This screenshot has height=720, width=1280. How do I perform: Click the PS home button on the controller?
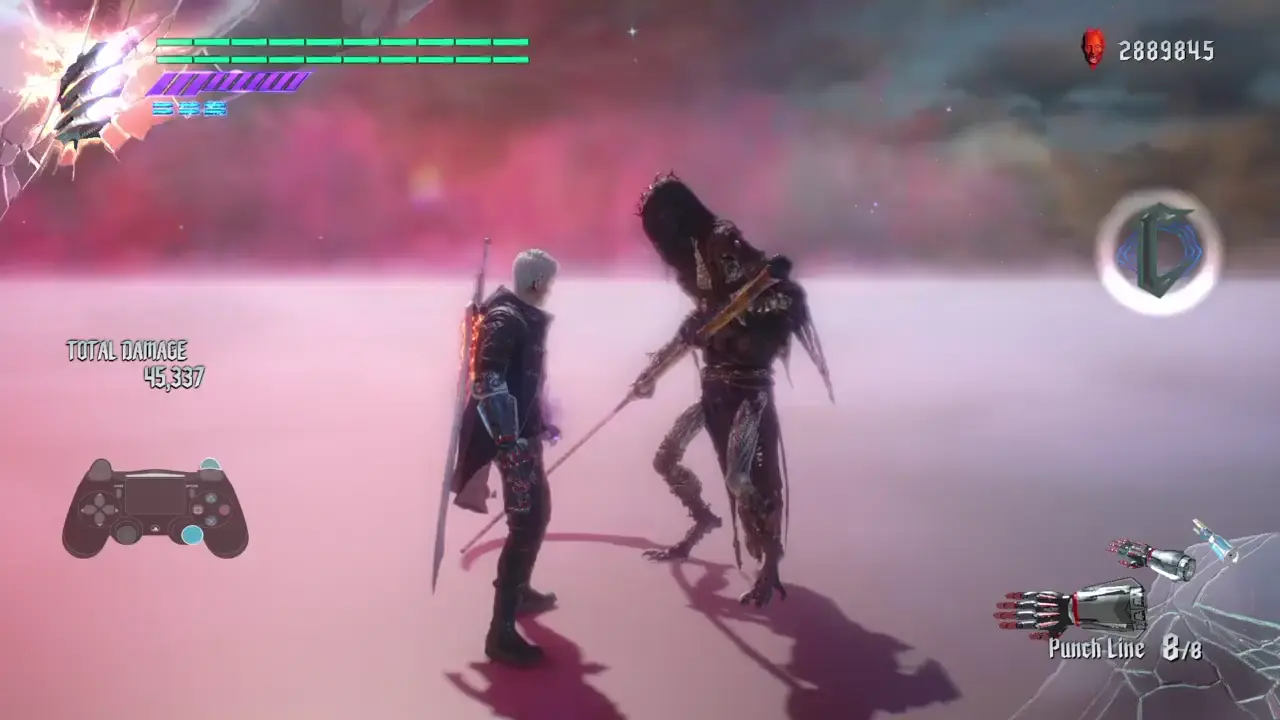pyautogui.click(x=155, y=527)
